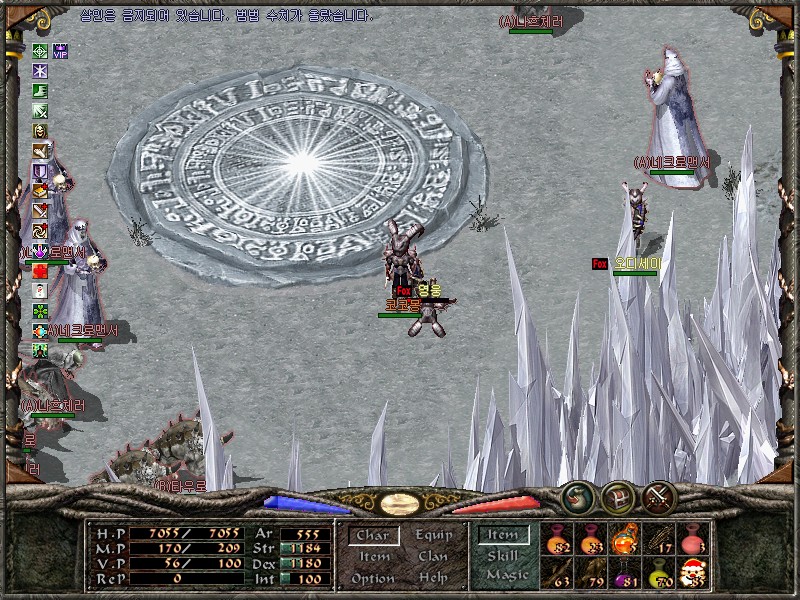Click the crossed swords round button
The image size is (800, 600).
click(658, 496)
